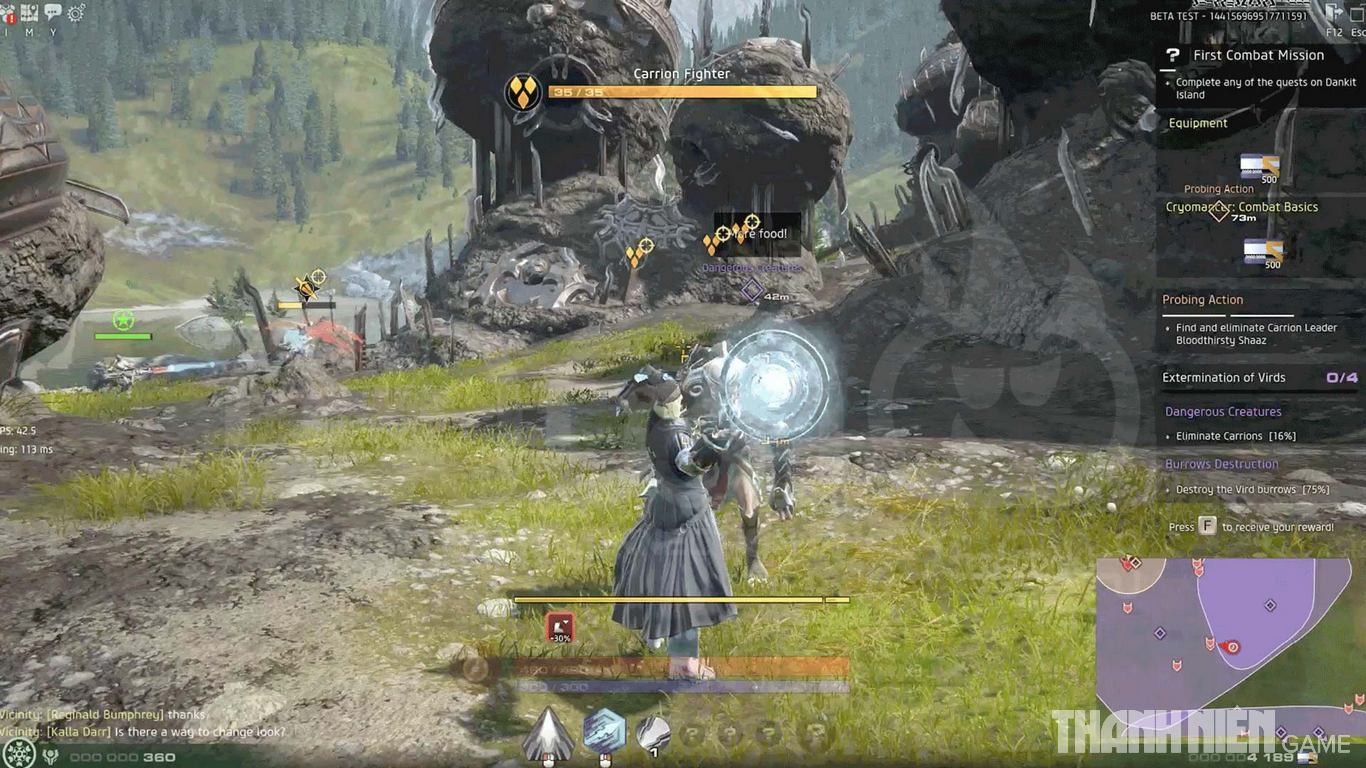Open the world map icon labeled M

tap(30, 11)
